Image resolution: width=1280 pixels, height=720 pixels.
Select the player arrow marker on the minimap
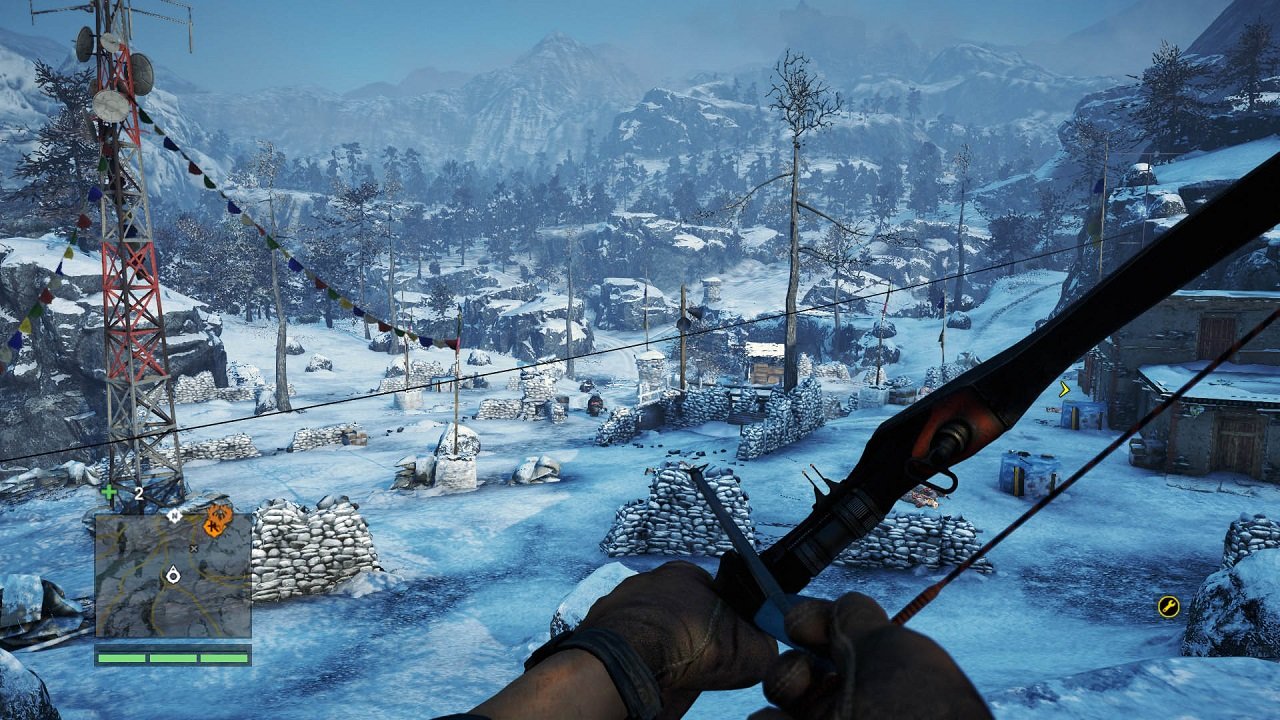coord(174,575)
